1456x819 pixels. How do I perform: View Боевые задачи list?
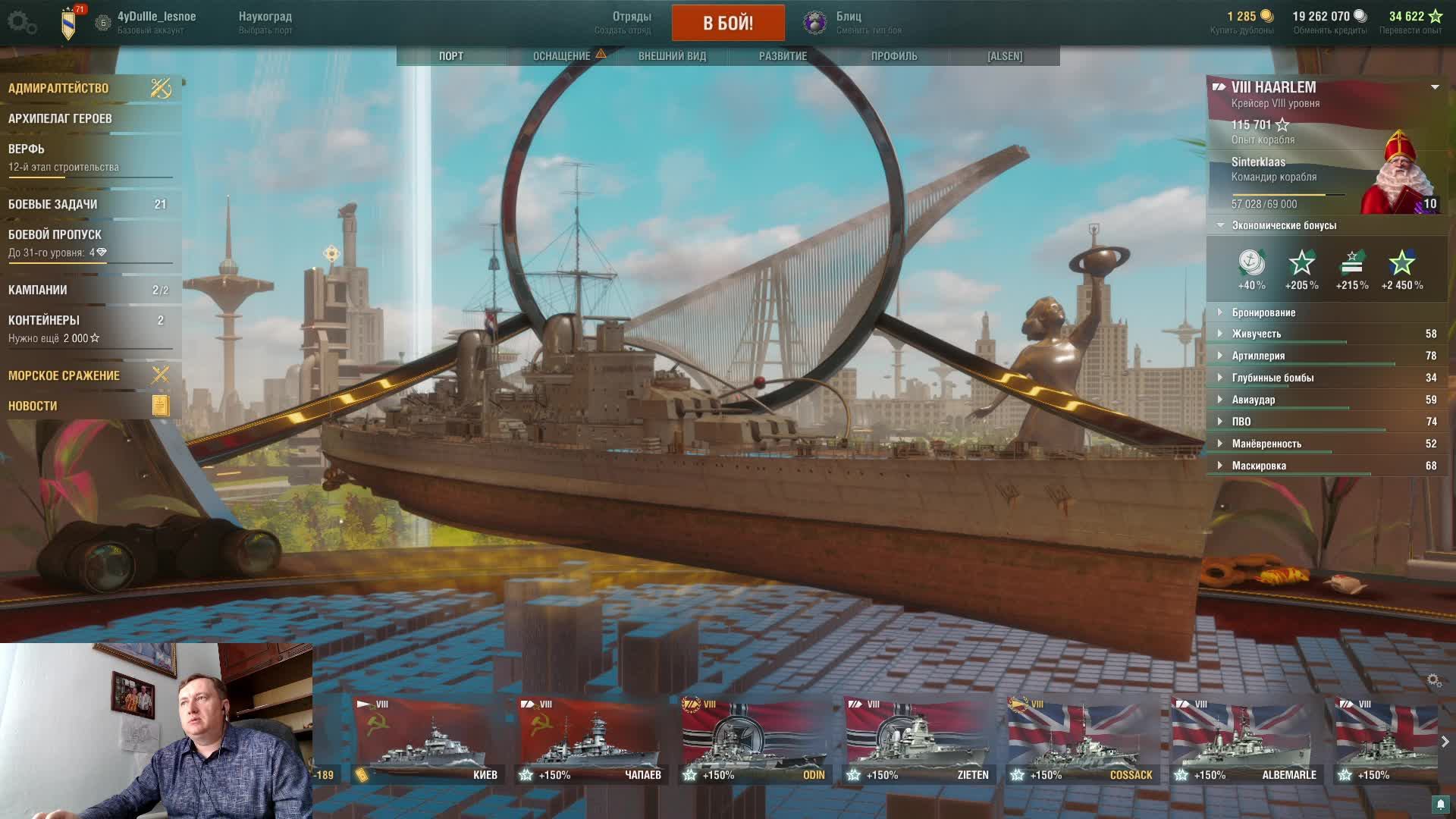[x=53, y=205]
